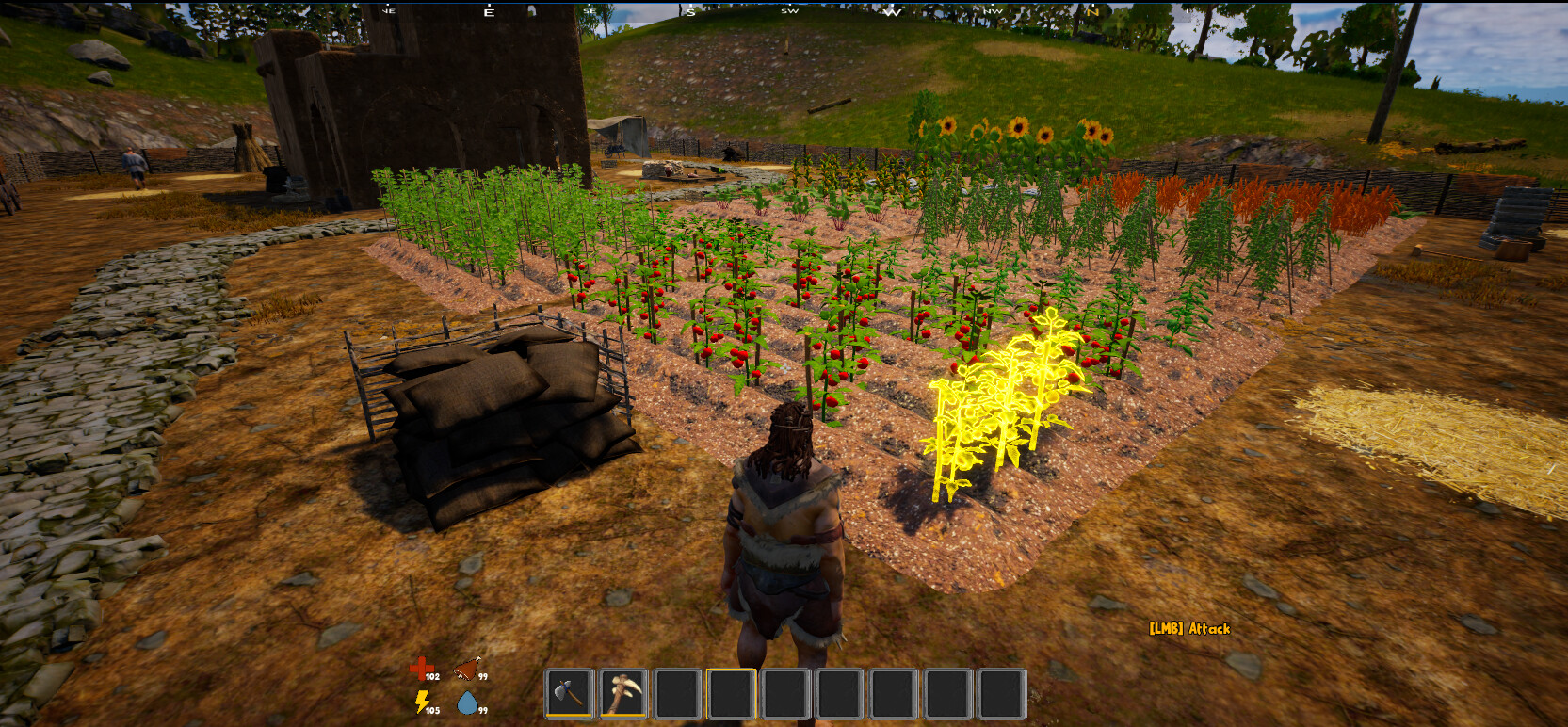Click the W marker on the compass
The image size is (1568, 727).
(x=893, y=14)
